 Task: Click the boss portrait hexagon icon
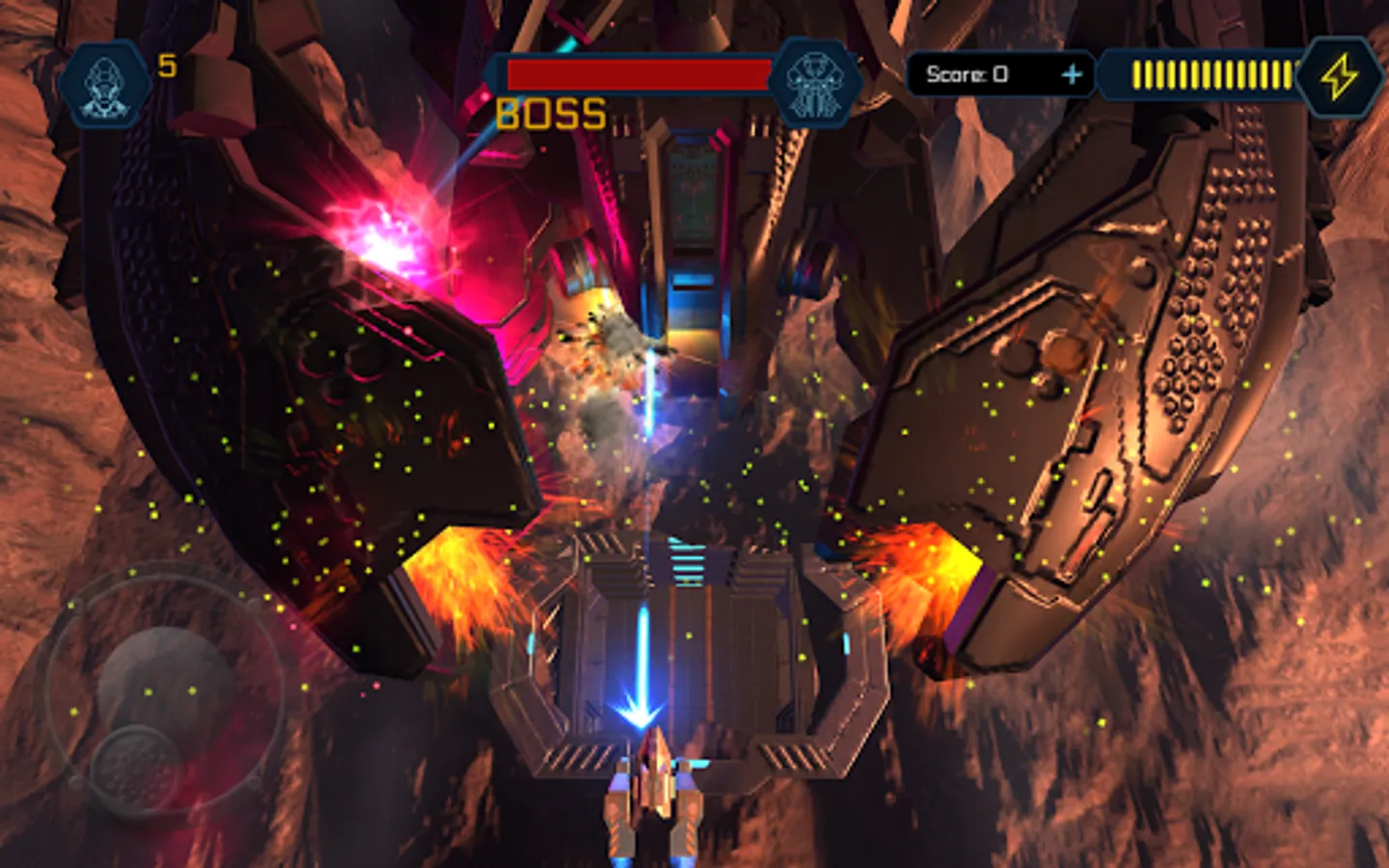(x=815, y=79)
